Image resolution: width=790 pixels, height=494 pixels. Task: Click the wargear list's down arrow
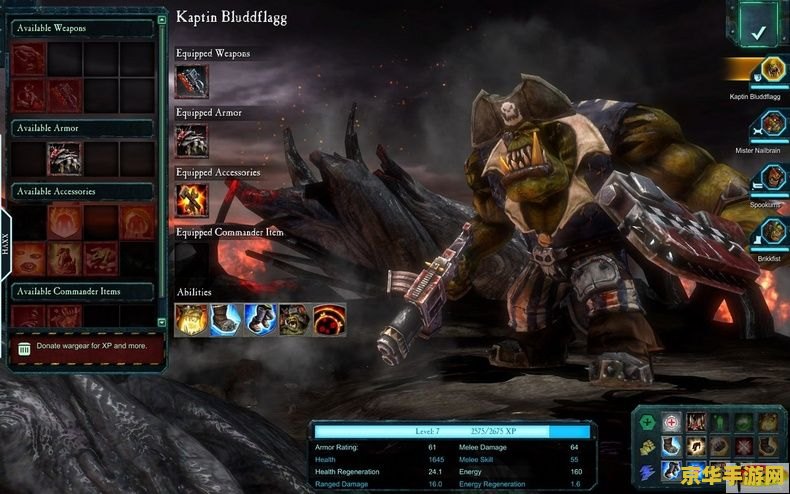point(162,322)
